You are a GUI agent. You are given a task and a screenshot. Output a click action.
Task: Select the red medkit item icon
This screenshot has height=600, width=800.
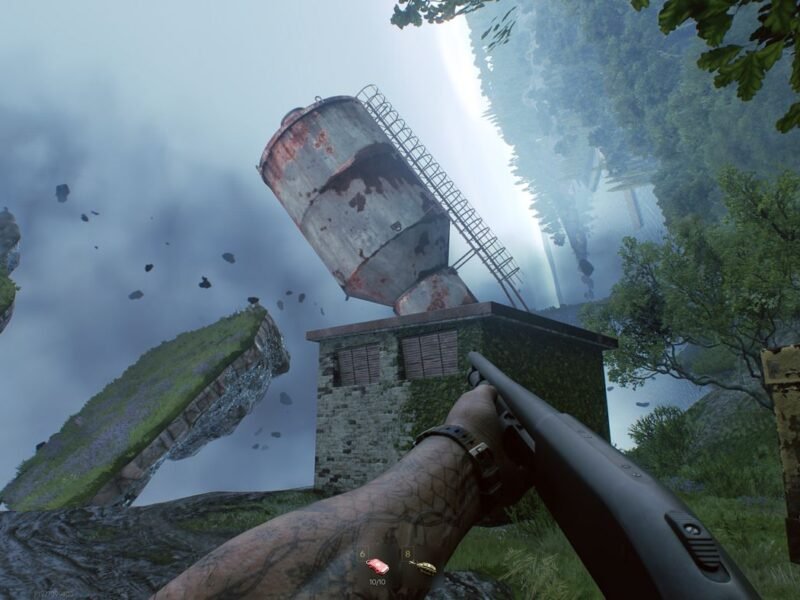[x=377, y=566]
